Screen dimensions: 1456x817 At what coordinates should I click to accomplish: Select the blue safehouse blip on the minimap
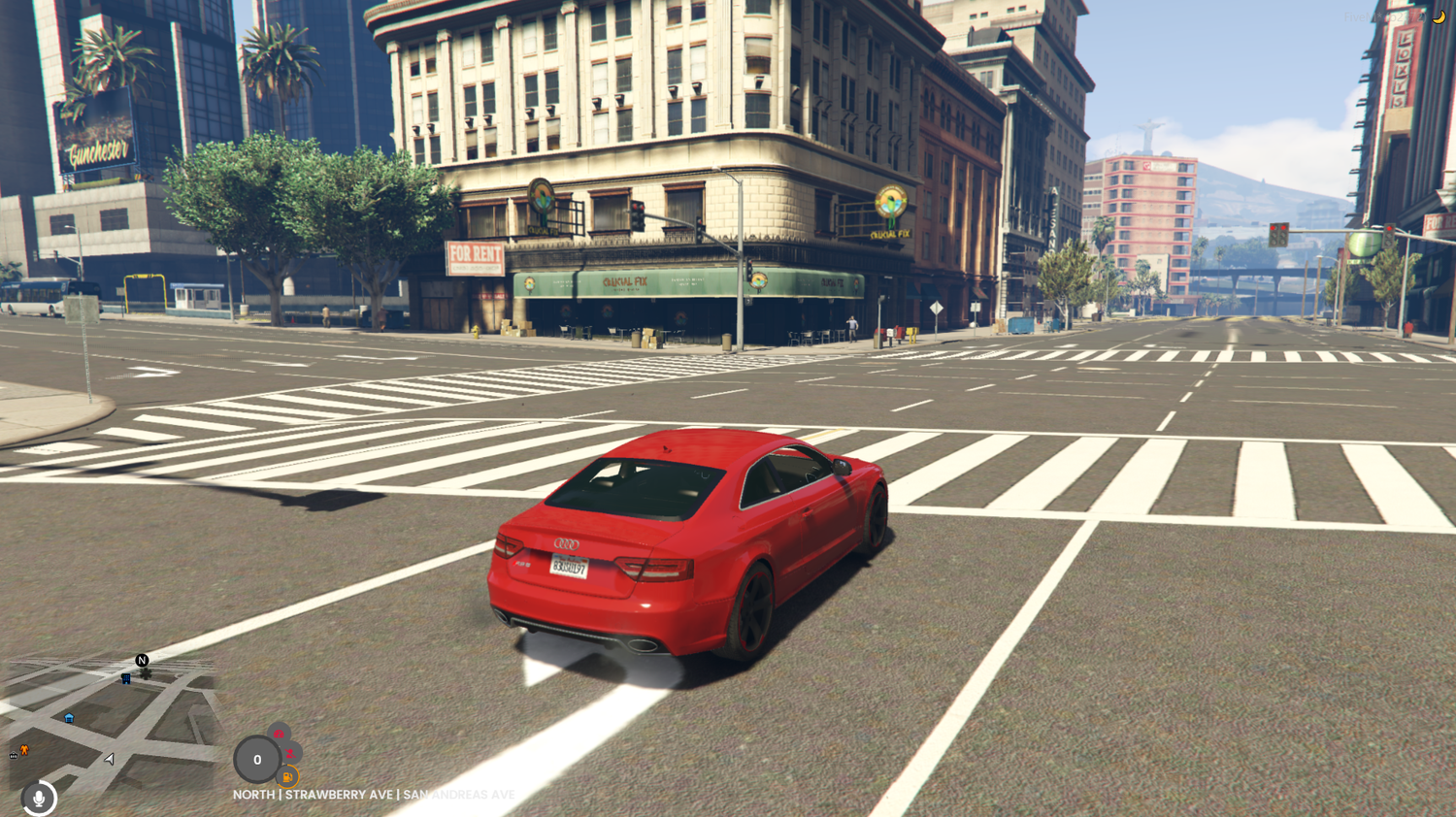[x=69, y=717]
